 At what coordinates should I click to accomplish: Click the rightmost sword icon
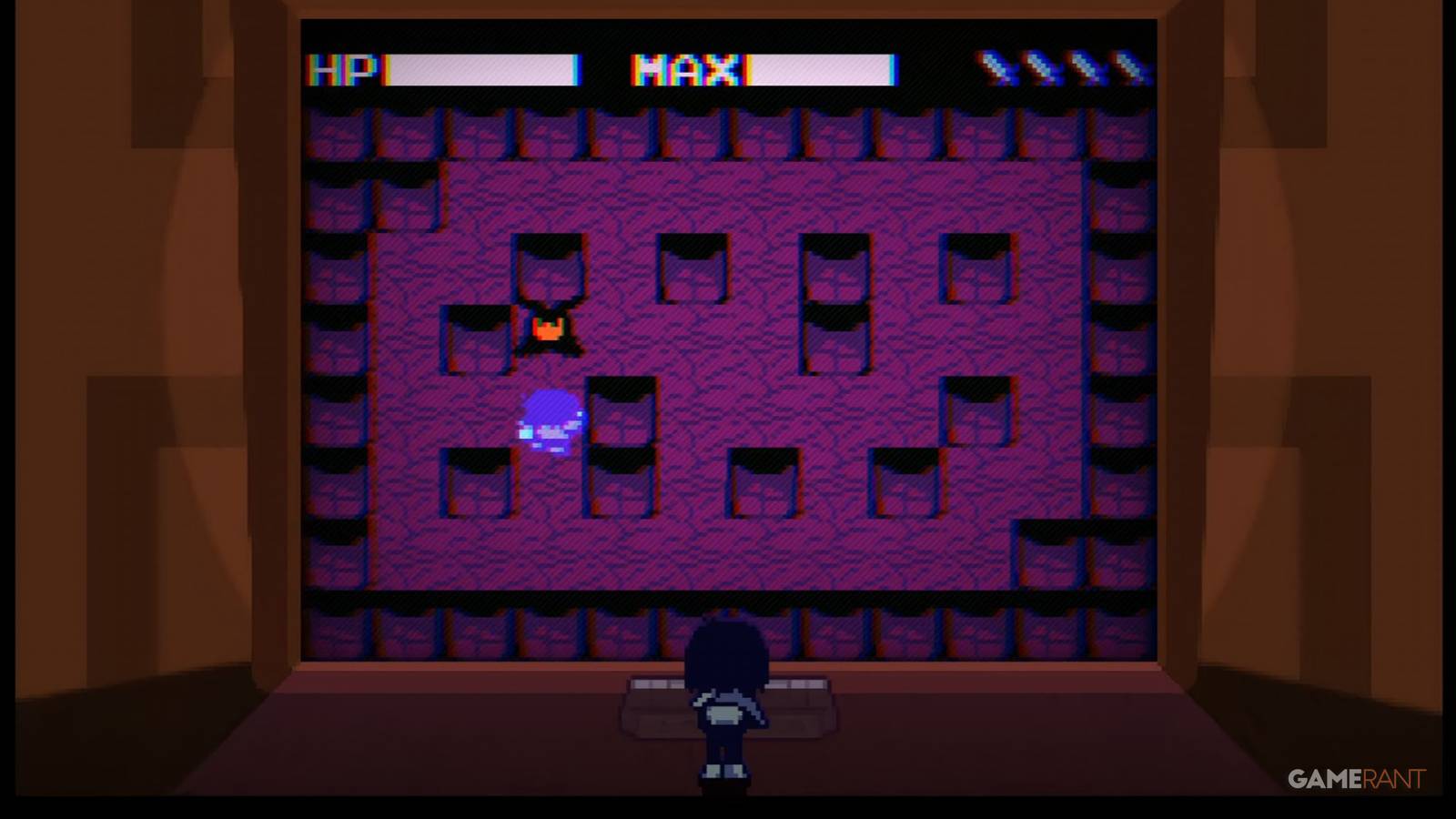click(x=1128, y=68)
